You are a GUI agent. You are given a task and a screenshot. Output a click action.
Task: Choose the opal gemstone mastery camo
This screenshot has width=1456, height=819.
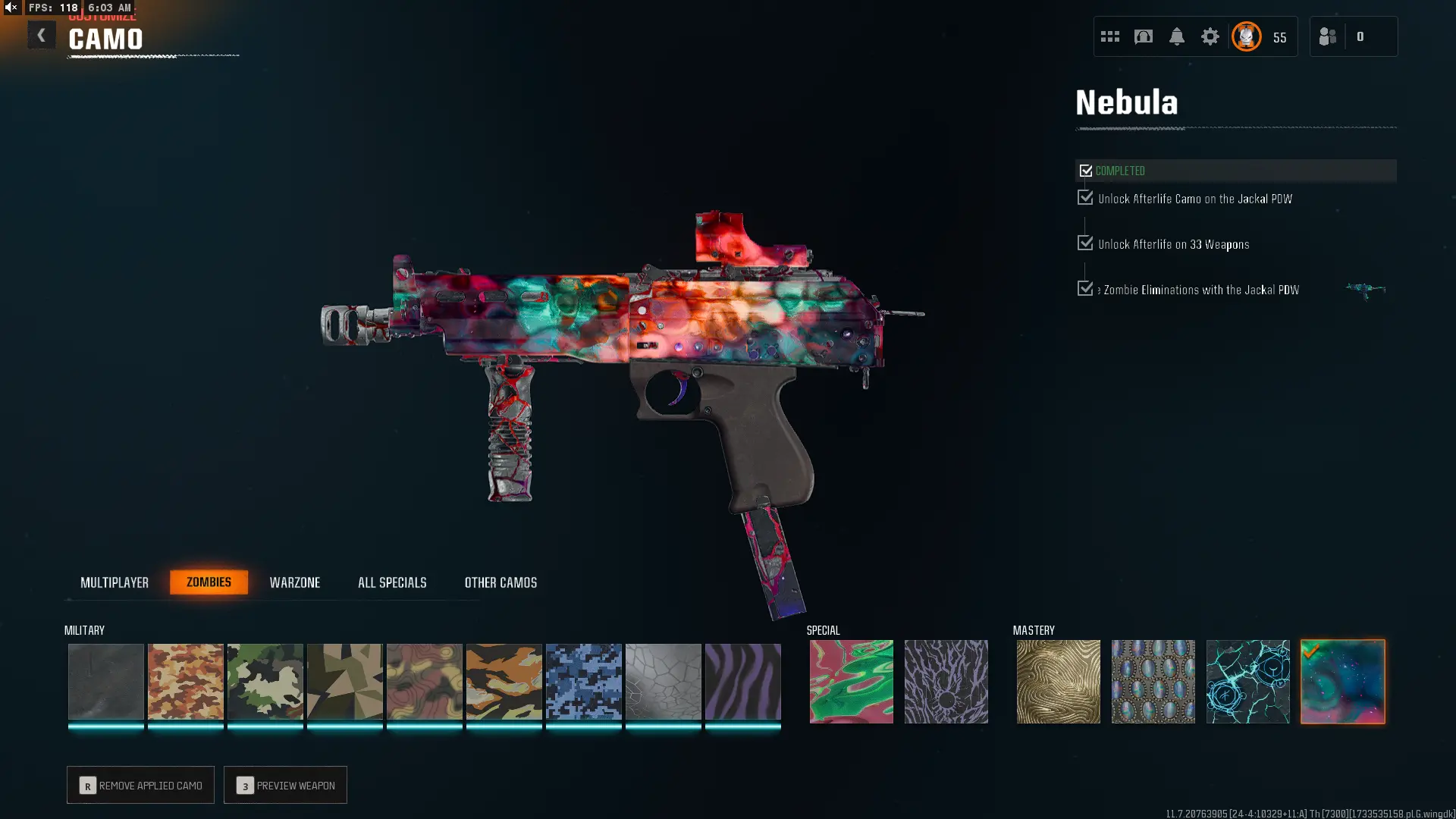[x=1153, y=681]
